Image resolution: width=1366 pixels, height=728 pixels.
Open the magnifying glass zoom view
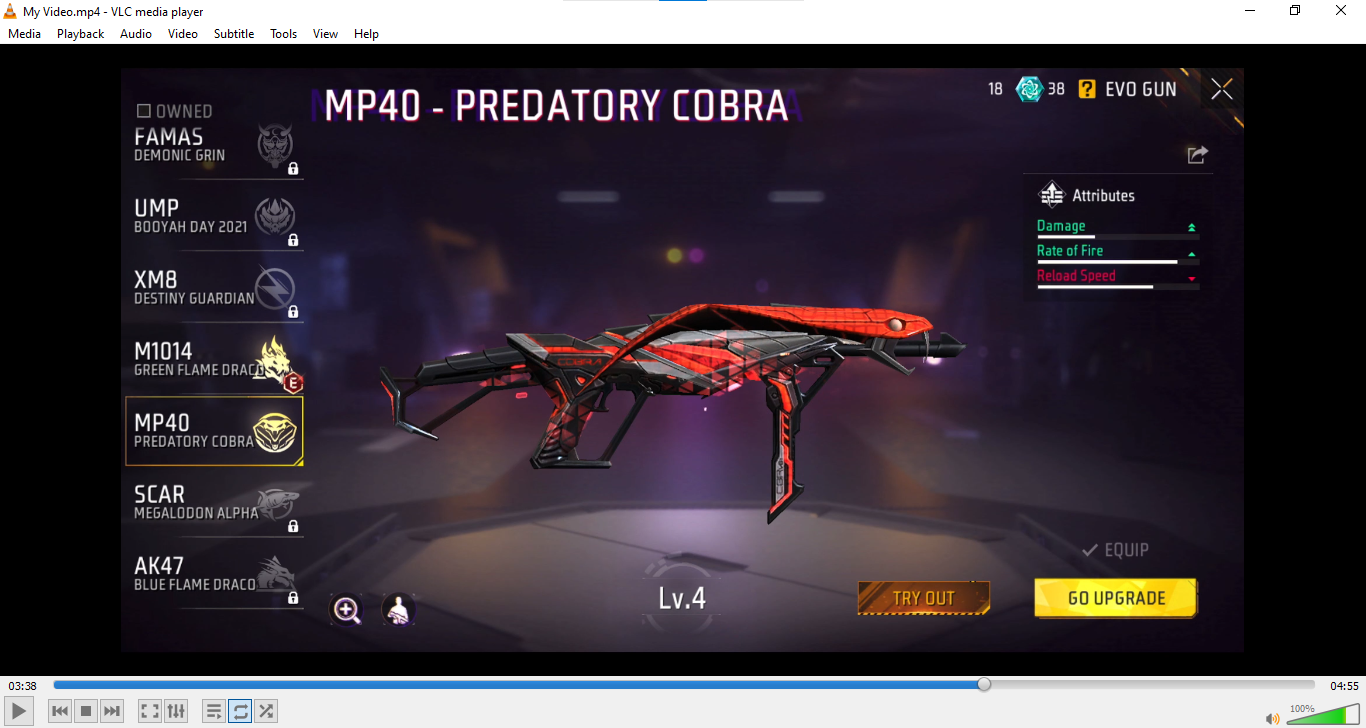tap(347, 609)
